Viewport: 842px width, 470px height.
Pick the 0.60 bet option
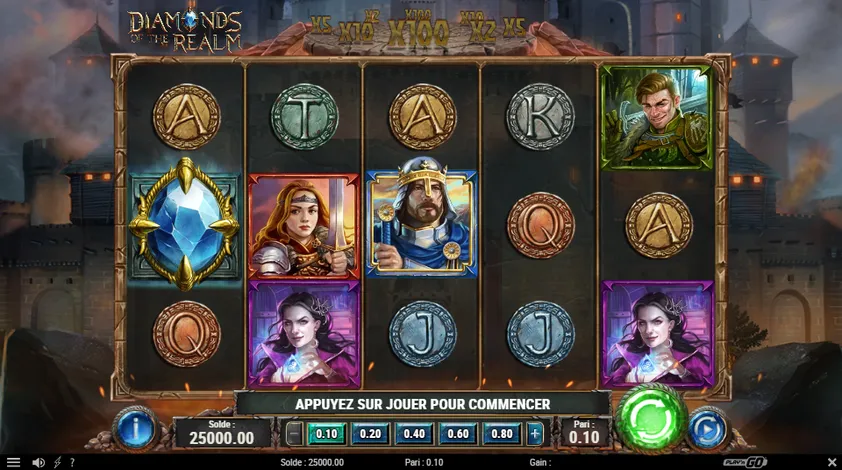(x=457, y=433)
